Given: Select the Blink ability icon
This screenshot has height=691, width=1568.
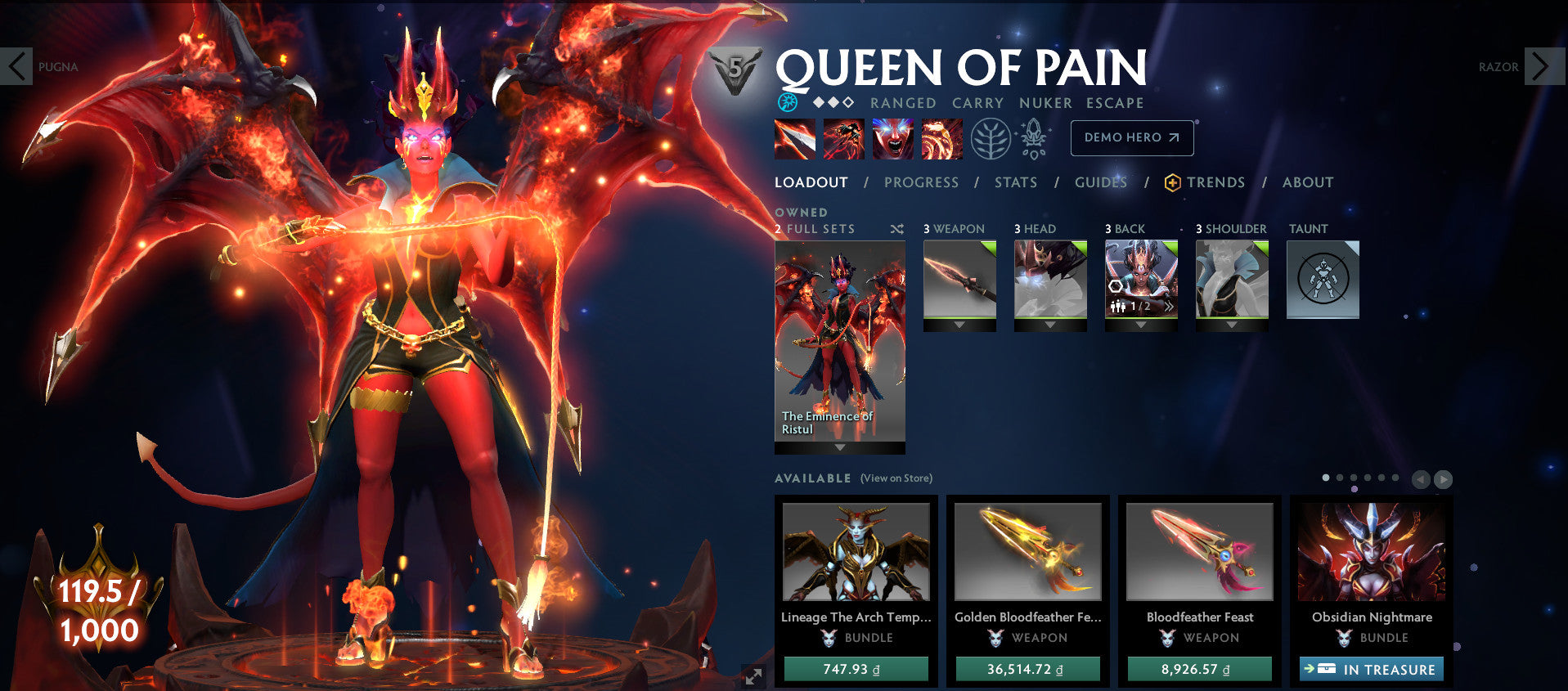Looking at the screenshot, I should 843,139.
